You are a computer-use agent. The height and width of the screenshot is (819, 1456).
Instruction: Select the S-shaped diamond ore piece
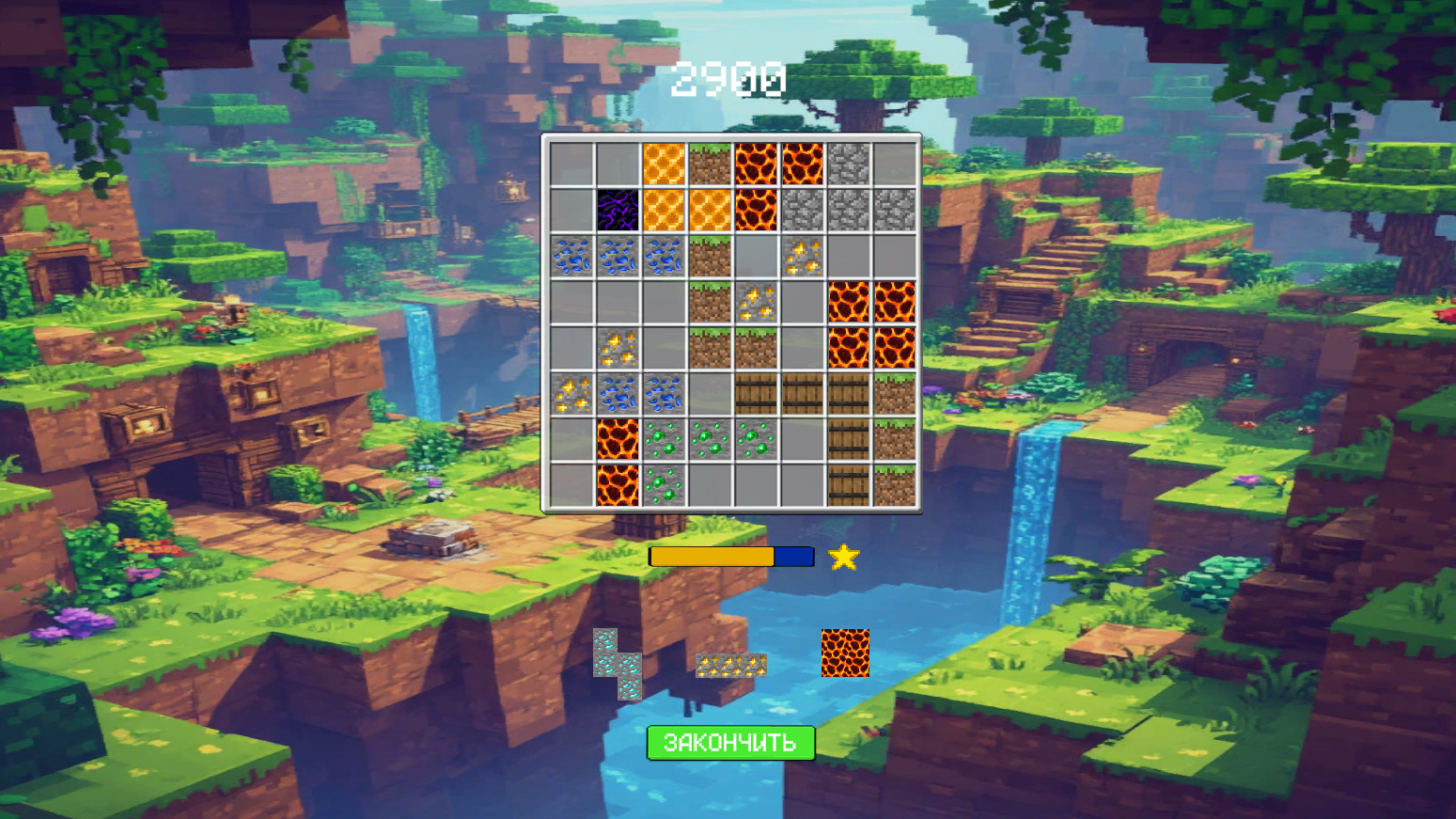pyautogui.click(x=616, y=663)
